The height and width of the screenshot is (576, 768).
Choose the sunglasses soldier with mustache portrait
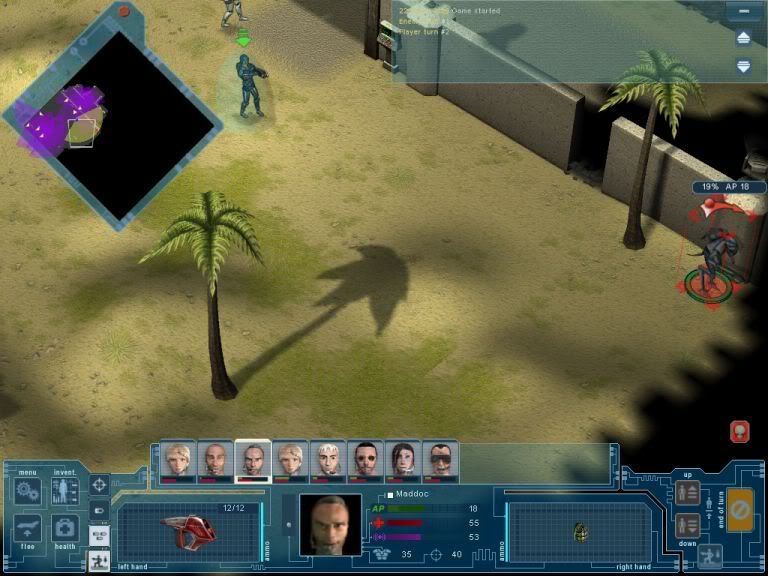(x=440, y=460)
